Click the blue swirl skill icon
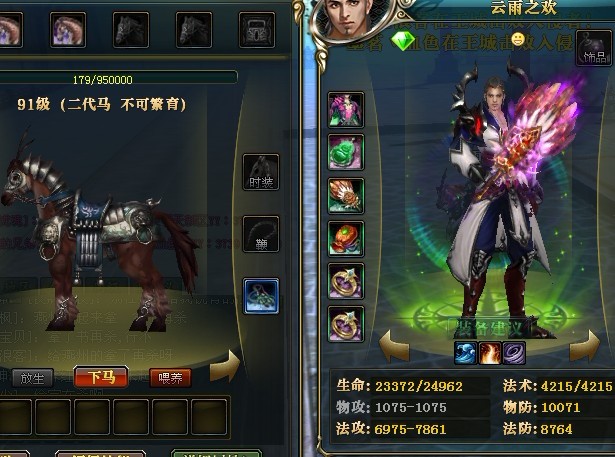This screenshot has width=615, height=457. pos(465,352)
